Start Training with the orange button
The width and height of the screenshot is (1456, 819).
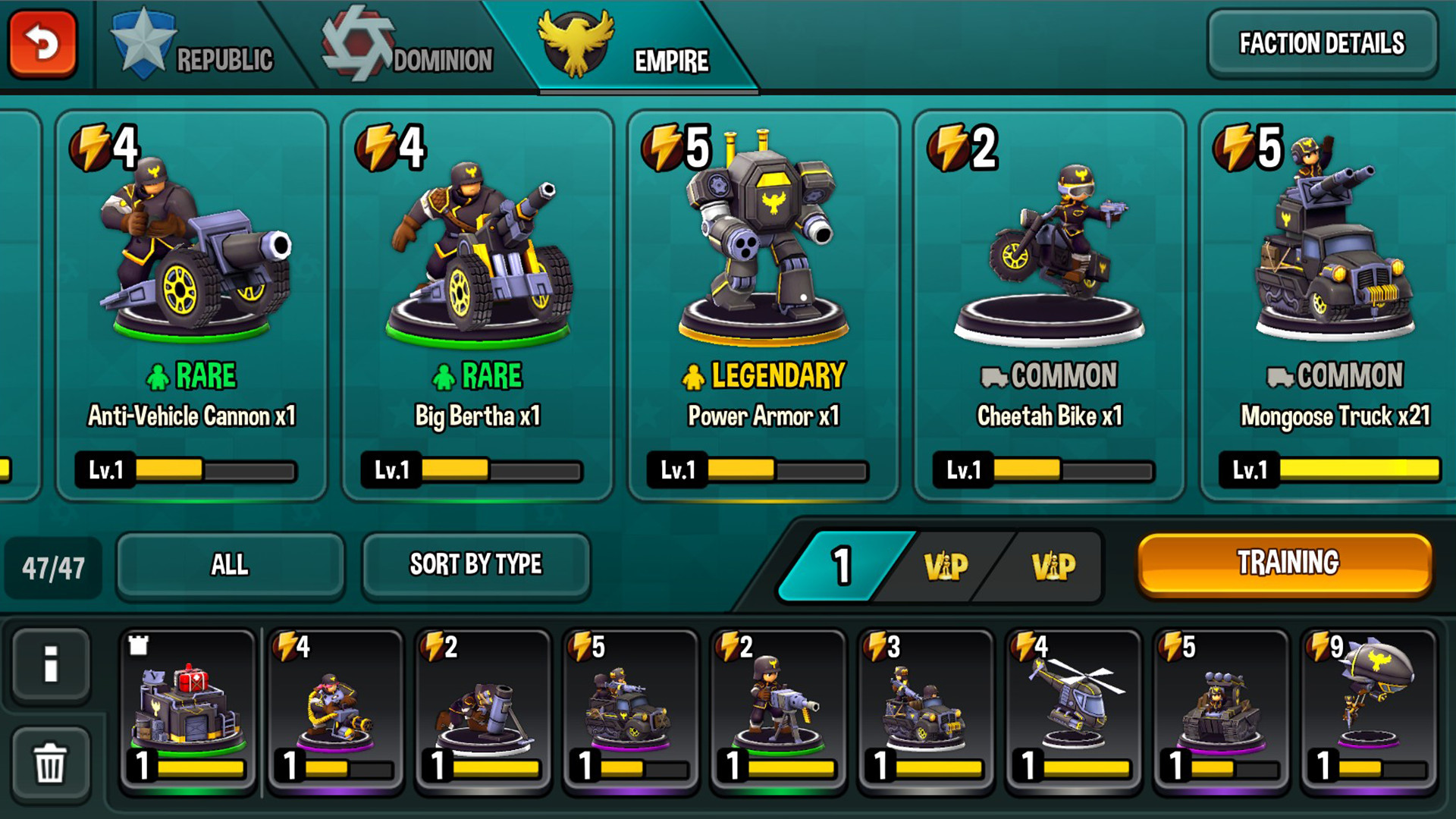coord(1286,563)
